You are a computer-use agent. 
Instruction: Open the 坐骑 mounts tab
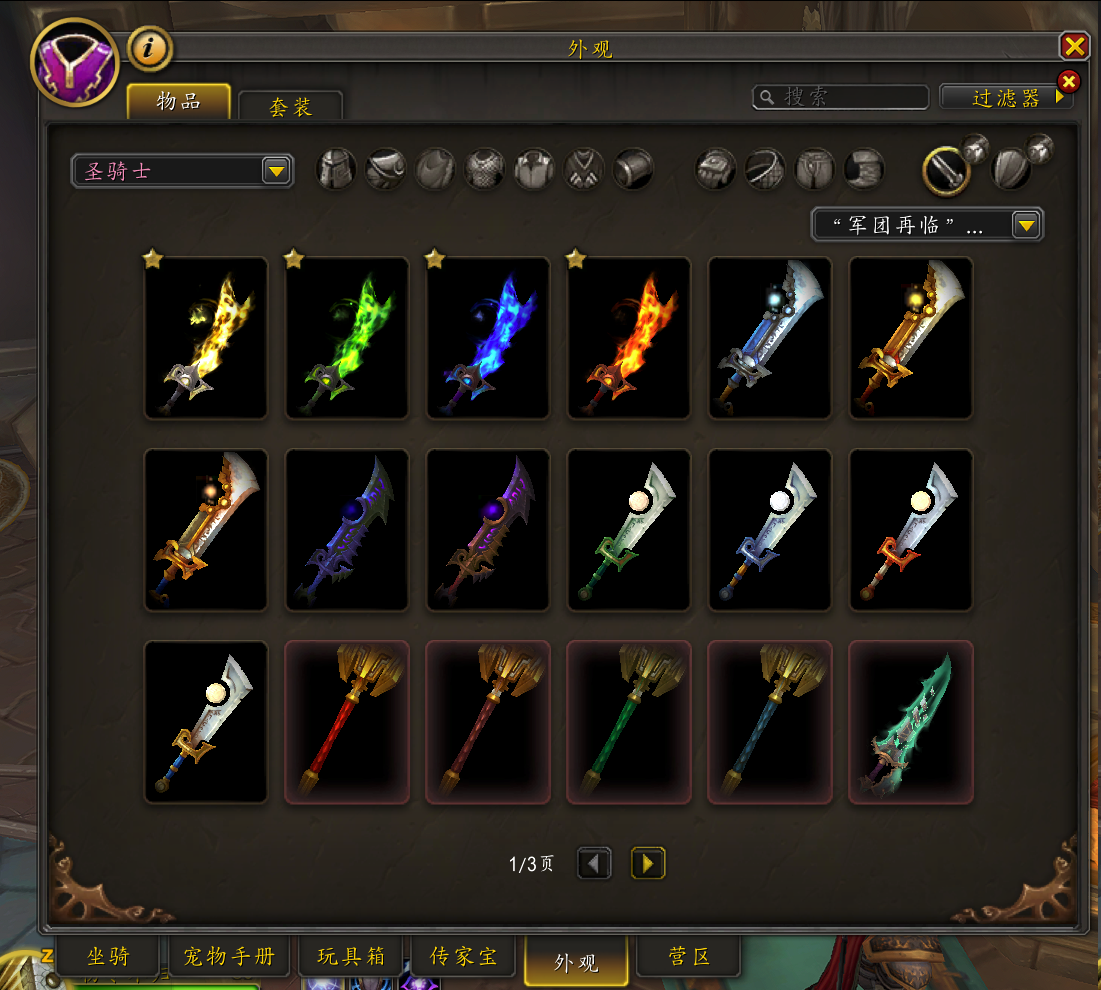[x=108, y=956]
